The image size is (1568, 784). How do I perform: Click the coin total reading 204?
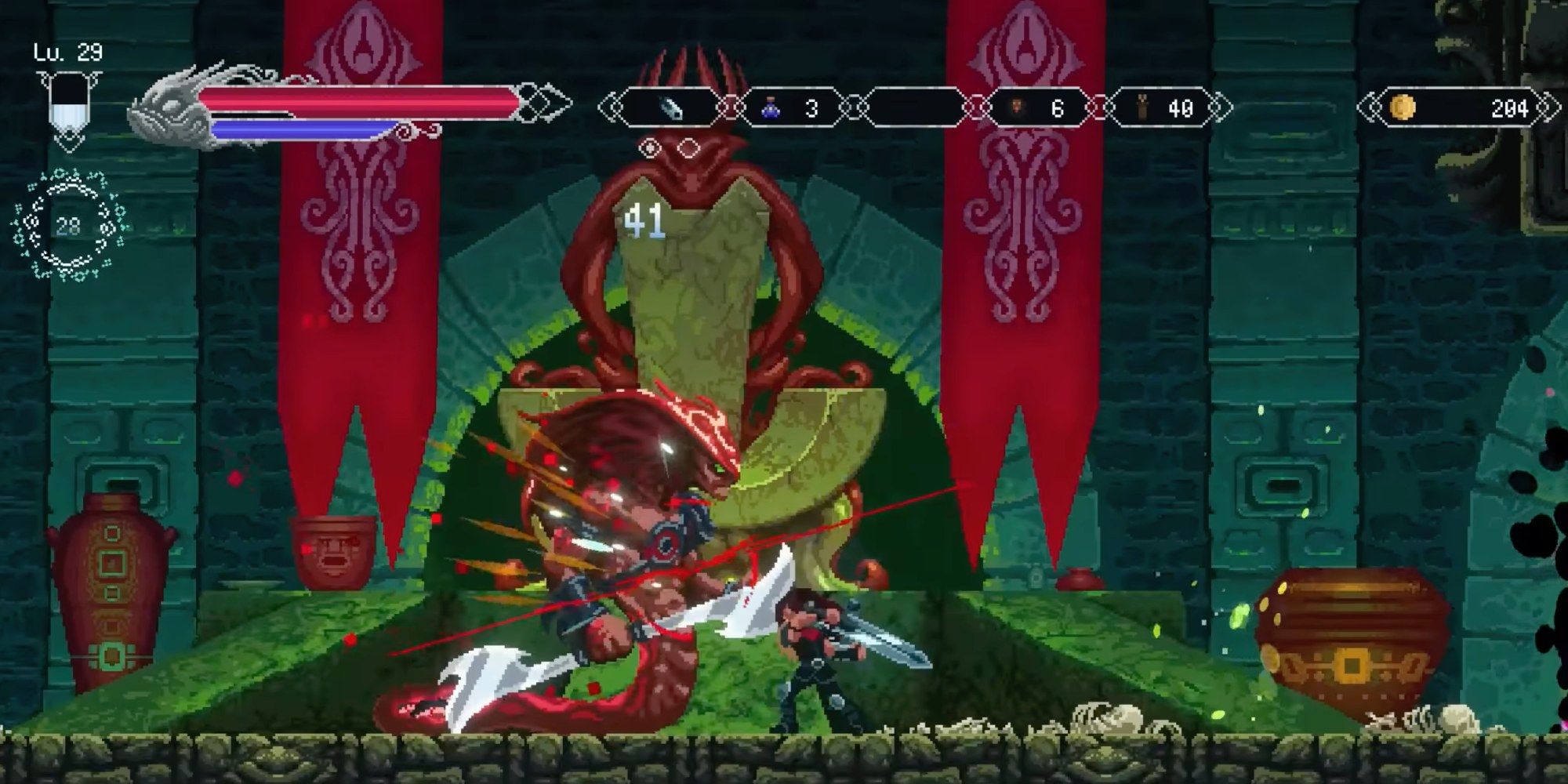coord(1510,106)
